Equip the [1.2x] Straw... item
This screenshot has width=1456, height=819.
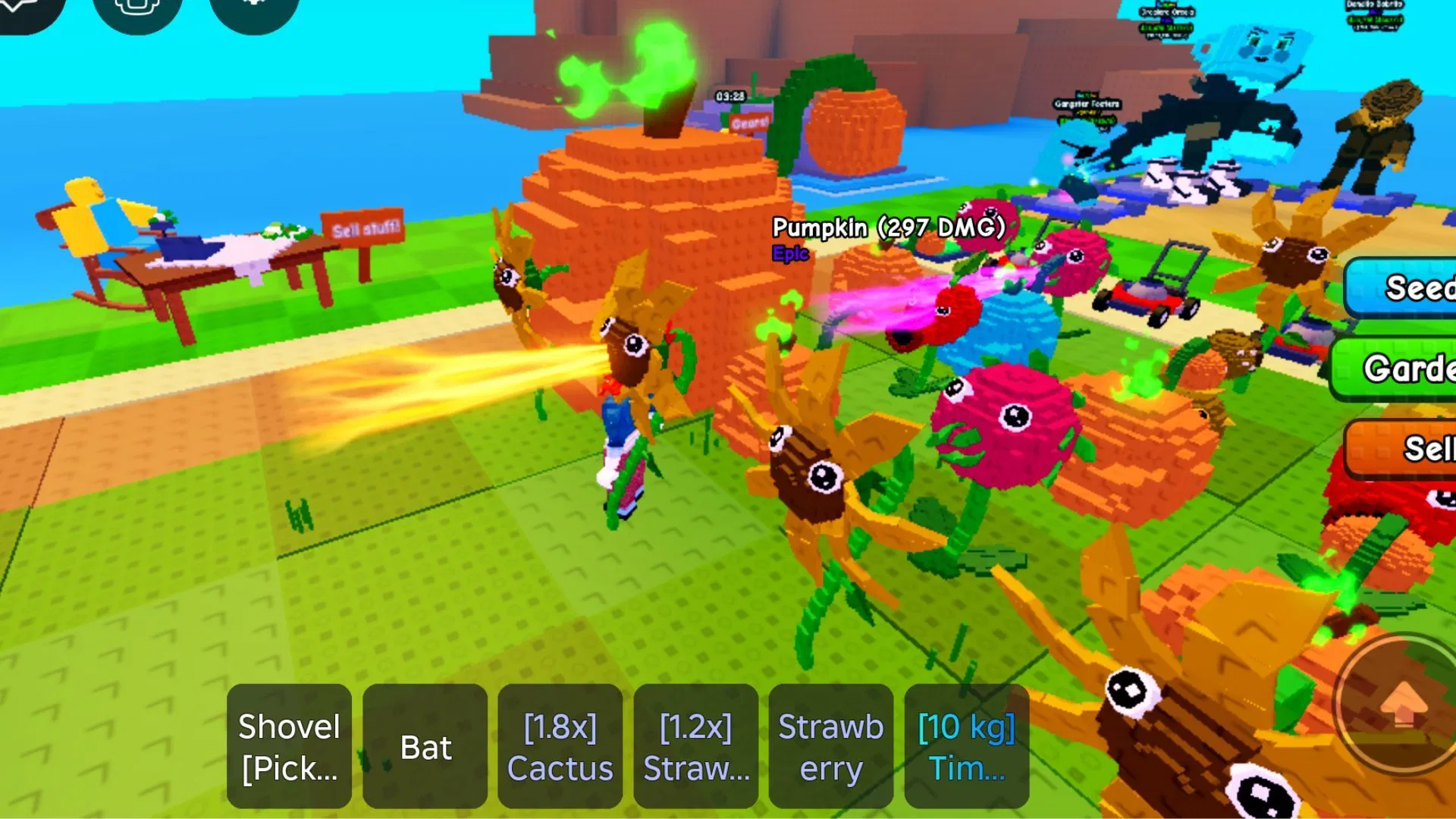(695, 747)
